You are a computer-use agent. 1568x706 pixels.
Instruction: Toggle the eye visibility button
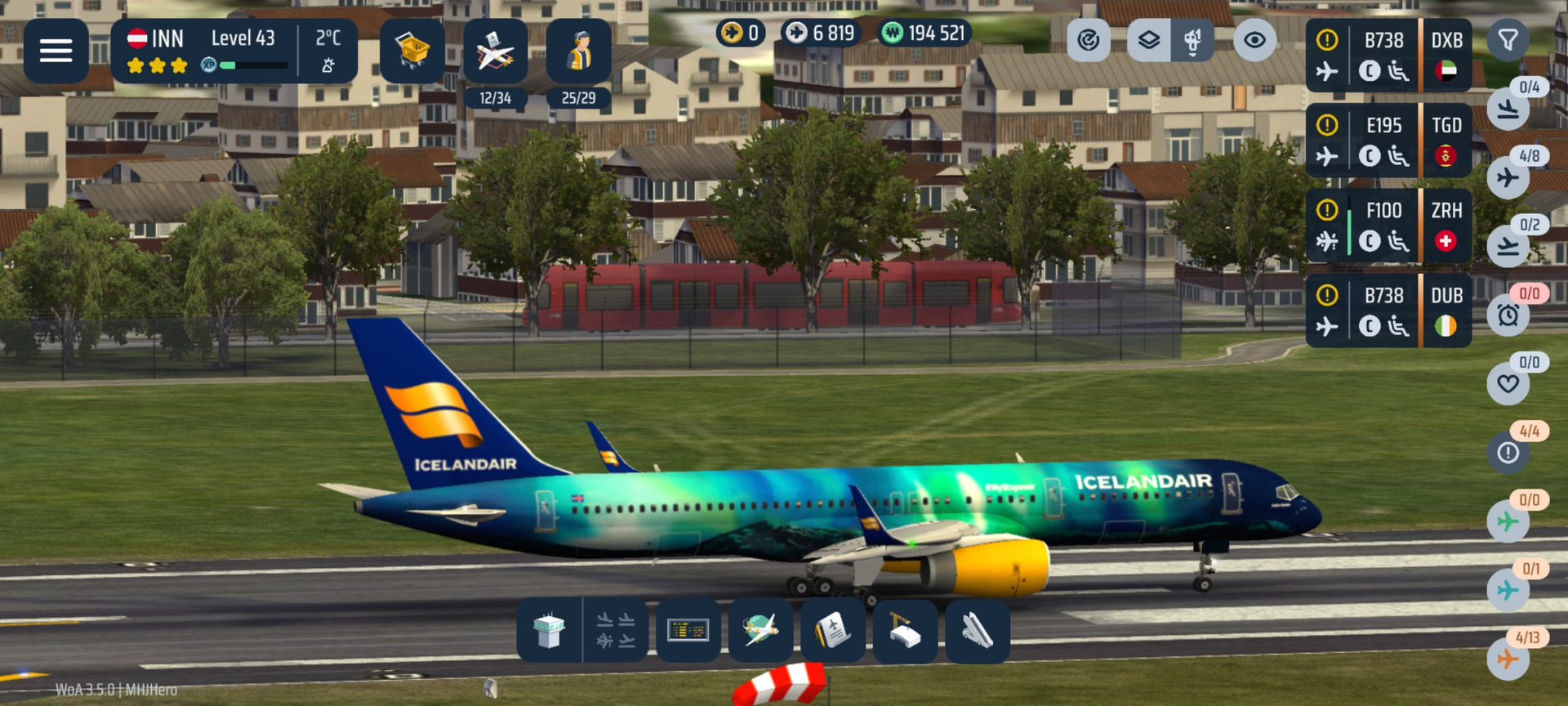pos(1254,40)
